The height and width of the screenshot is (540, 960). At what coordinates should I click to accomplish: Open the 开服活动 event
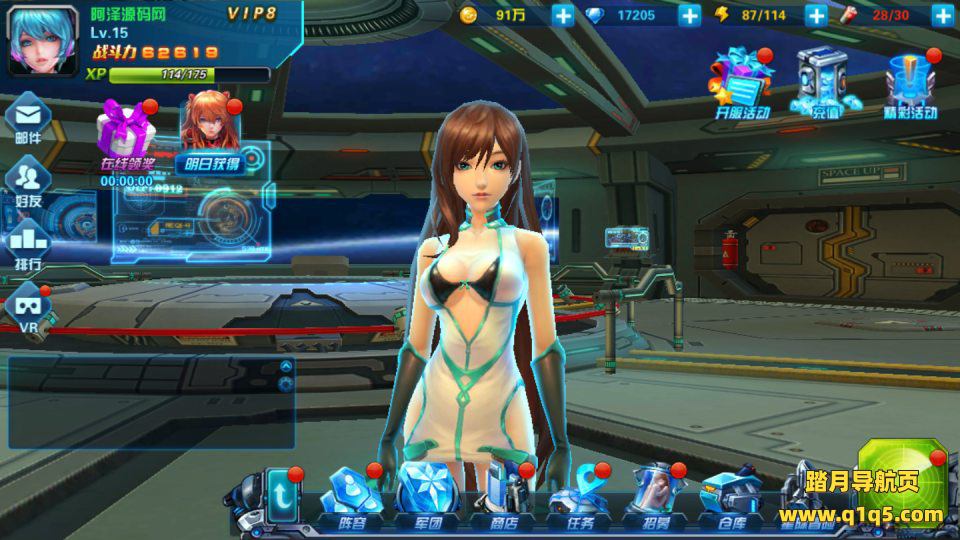(x=741, y=83)
